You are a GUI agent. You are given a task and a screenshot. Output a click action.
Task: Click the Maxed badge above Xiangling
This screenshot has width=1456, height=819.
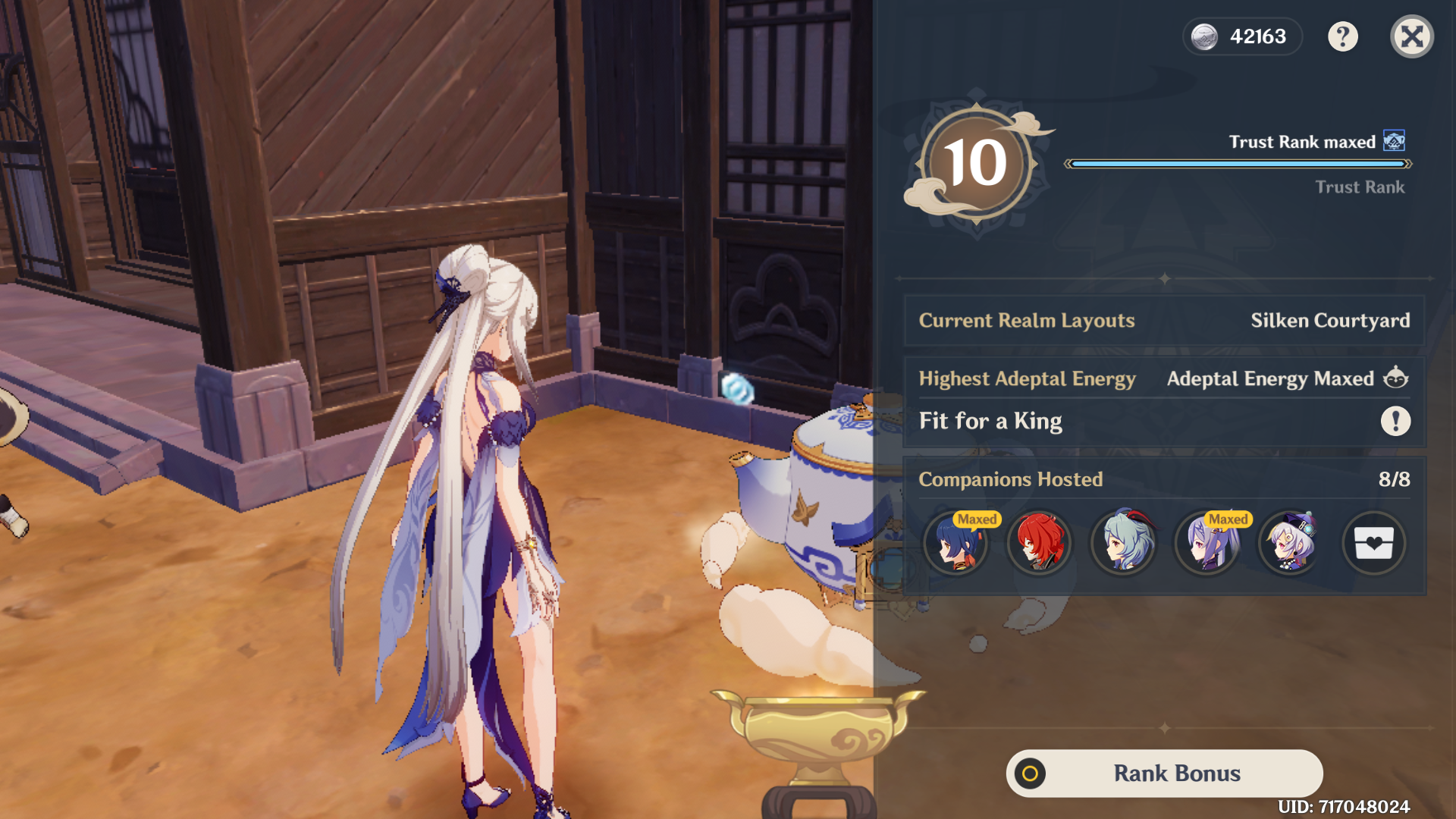pyautogui.click(x=976, y=519)
